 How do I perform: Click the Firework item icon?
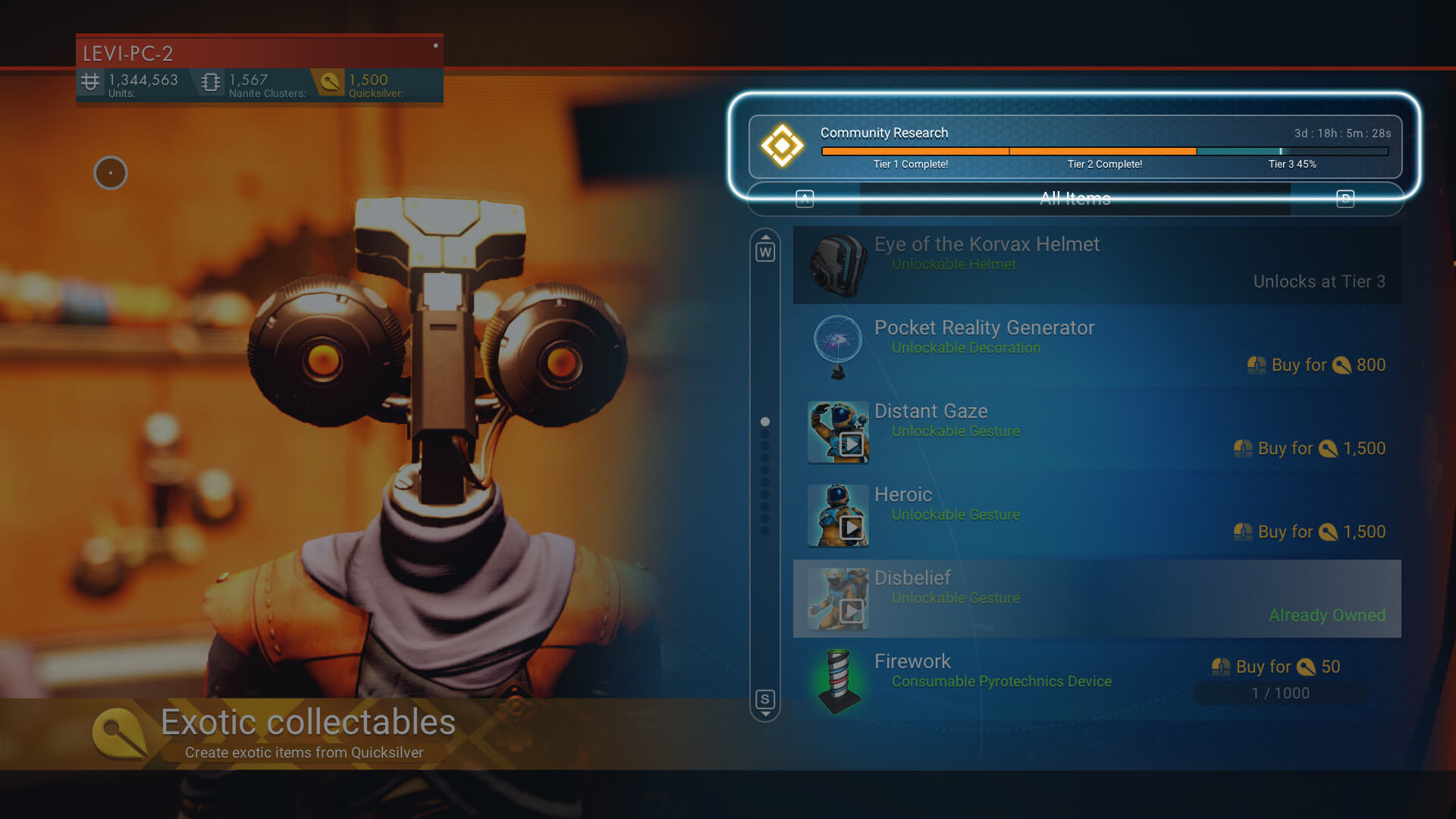pyautogui.click(x=838, y=681)
